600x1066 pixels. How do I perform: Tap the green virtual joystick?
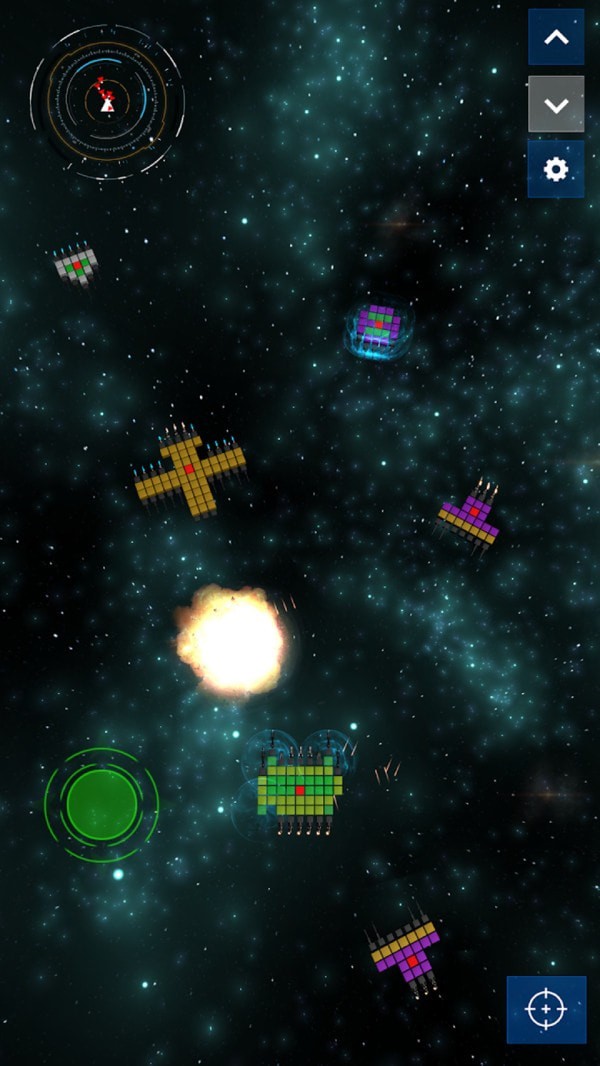[x=101, y=805]
